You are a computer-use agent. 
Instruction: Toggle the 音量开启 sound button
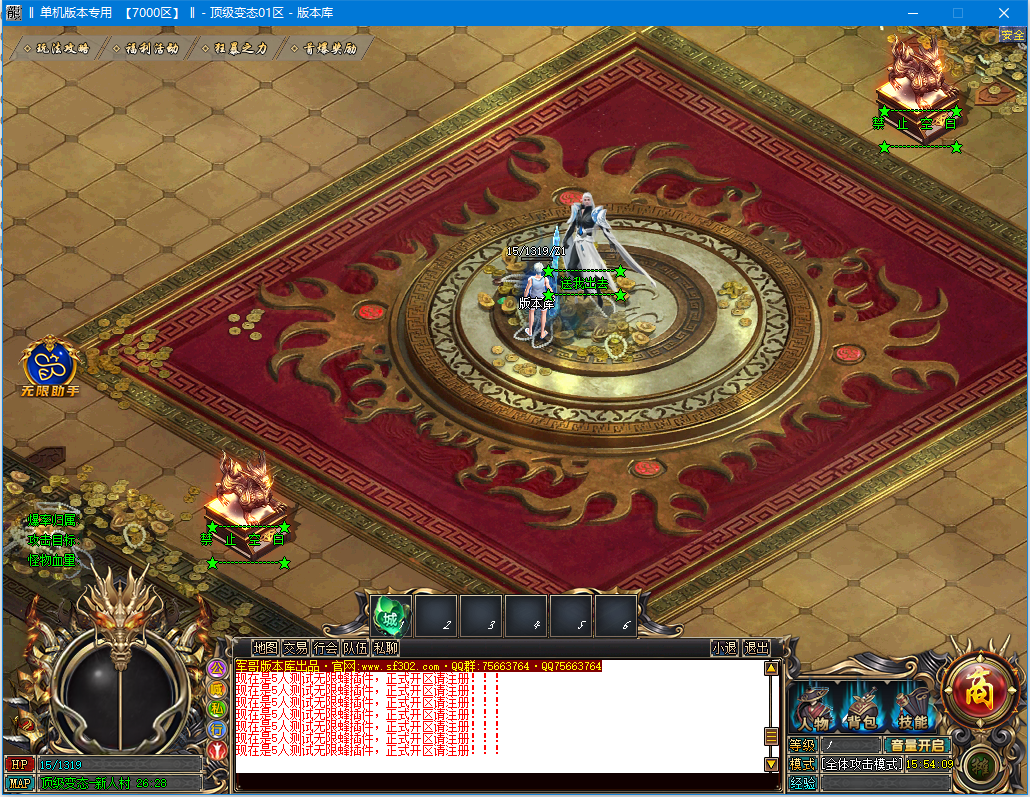coord(917,745)
